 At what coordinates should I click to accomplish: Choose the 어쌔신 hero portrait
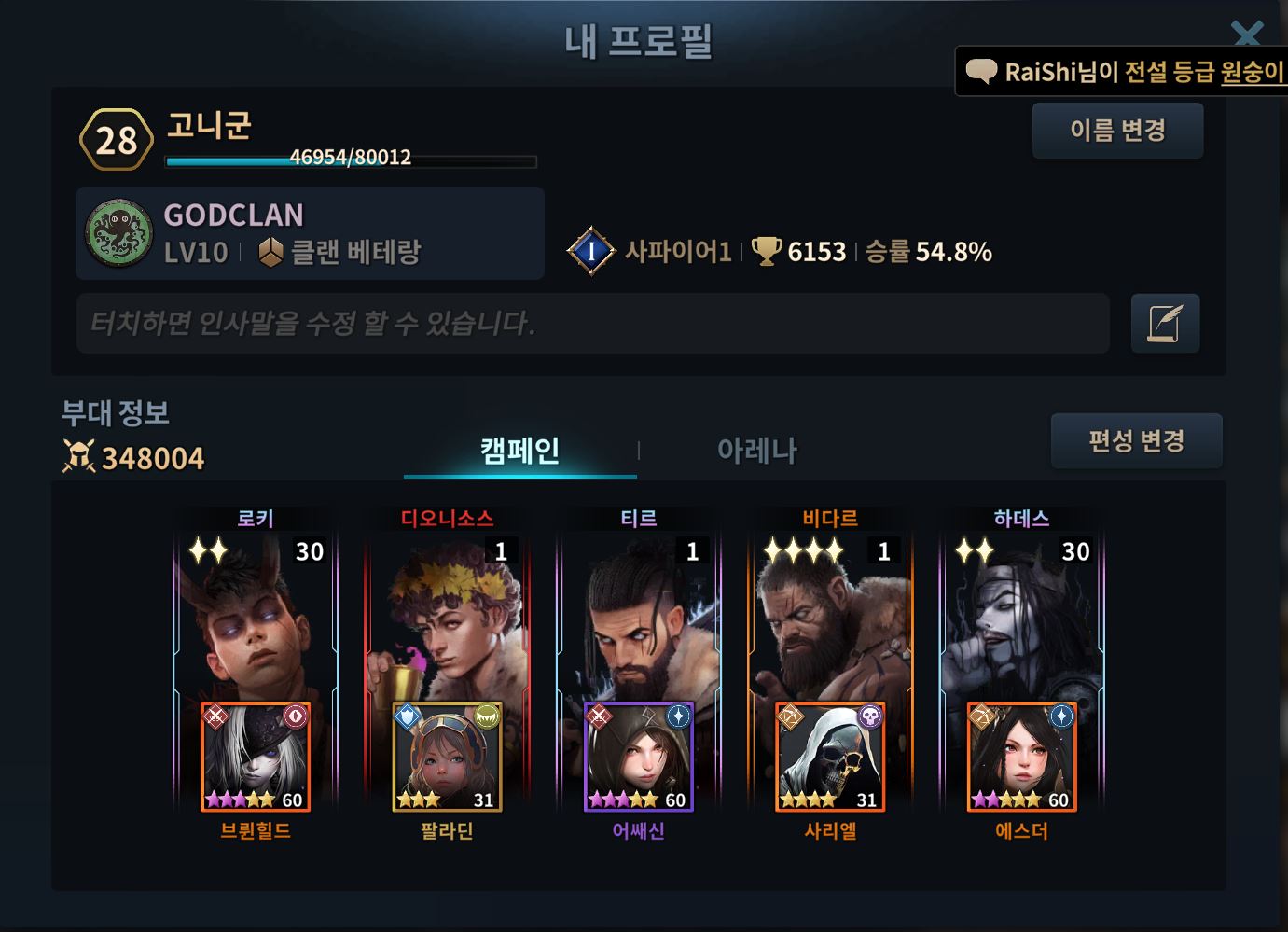[639, 758]
